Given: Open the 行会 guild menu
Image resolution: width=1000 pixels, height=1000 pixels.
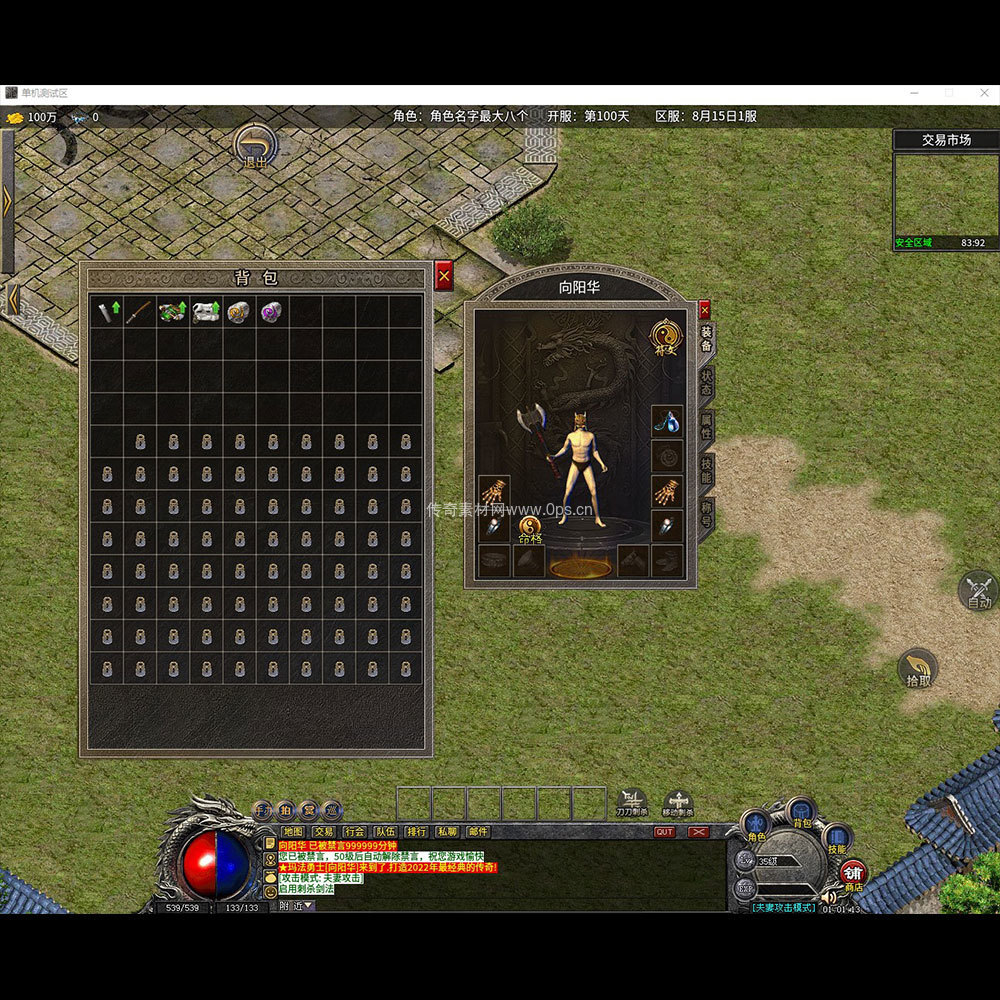Looking at the screenshot, I should point(355,831).
